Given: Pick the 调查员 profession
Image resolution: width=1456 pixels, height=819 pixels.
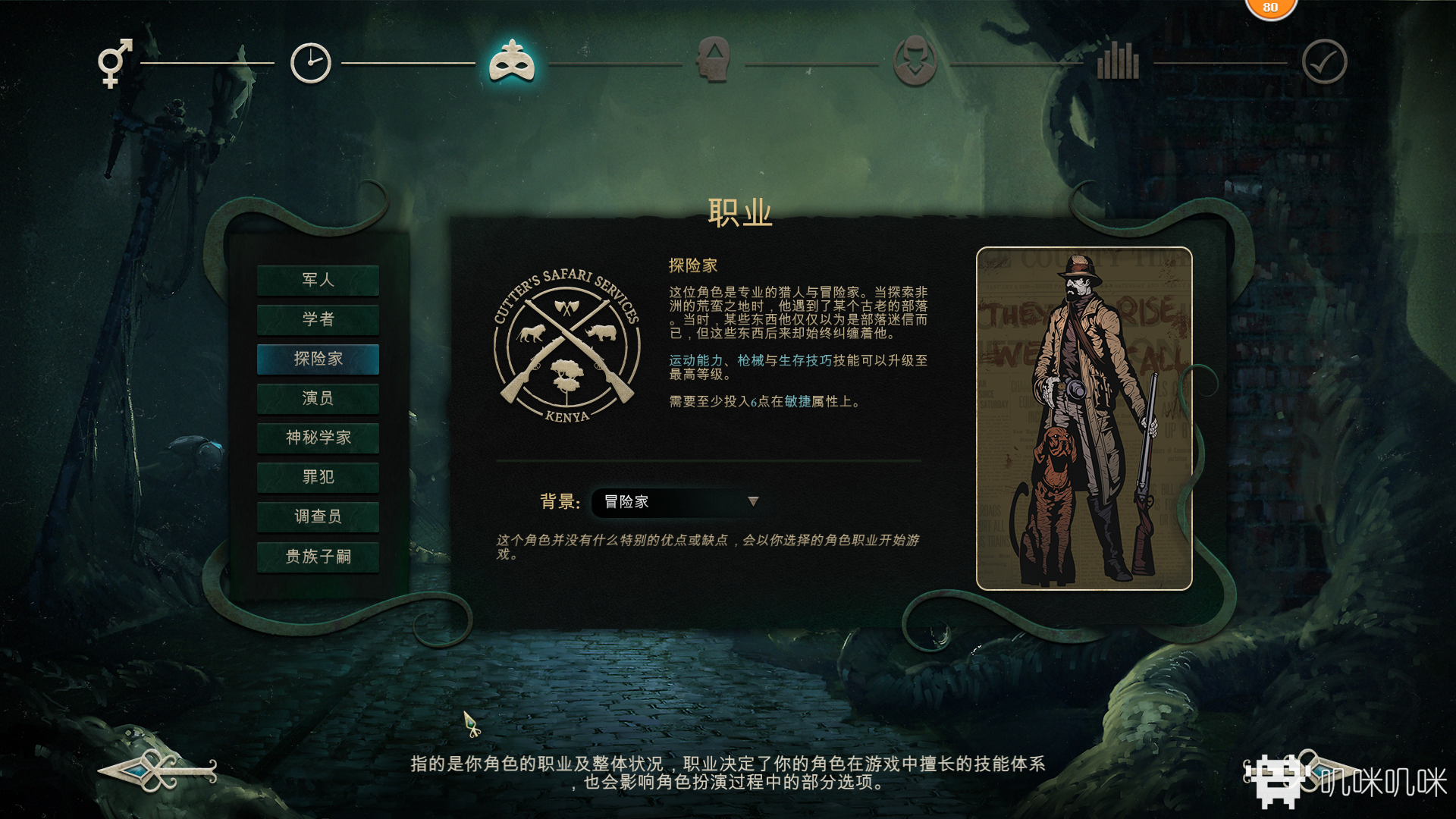Looking at the screenshot, I should 318,516.
